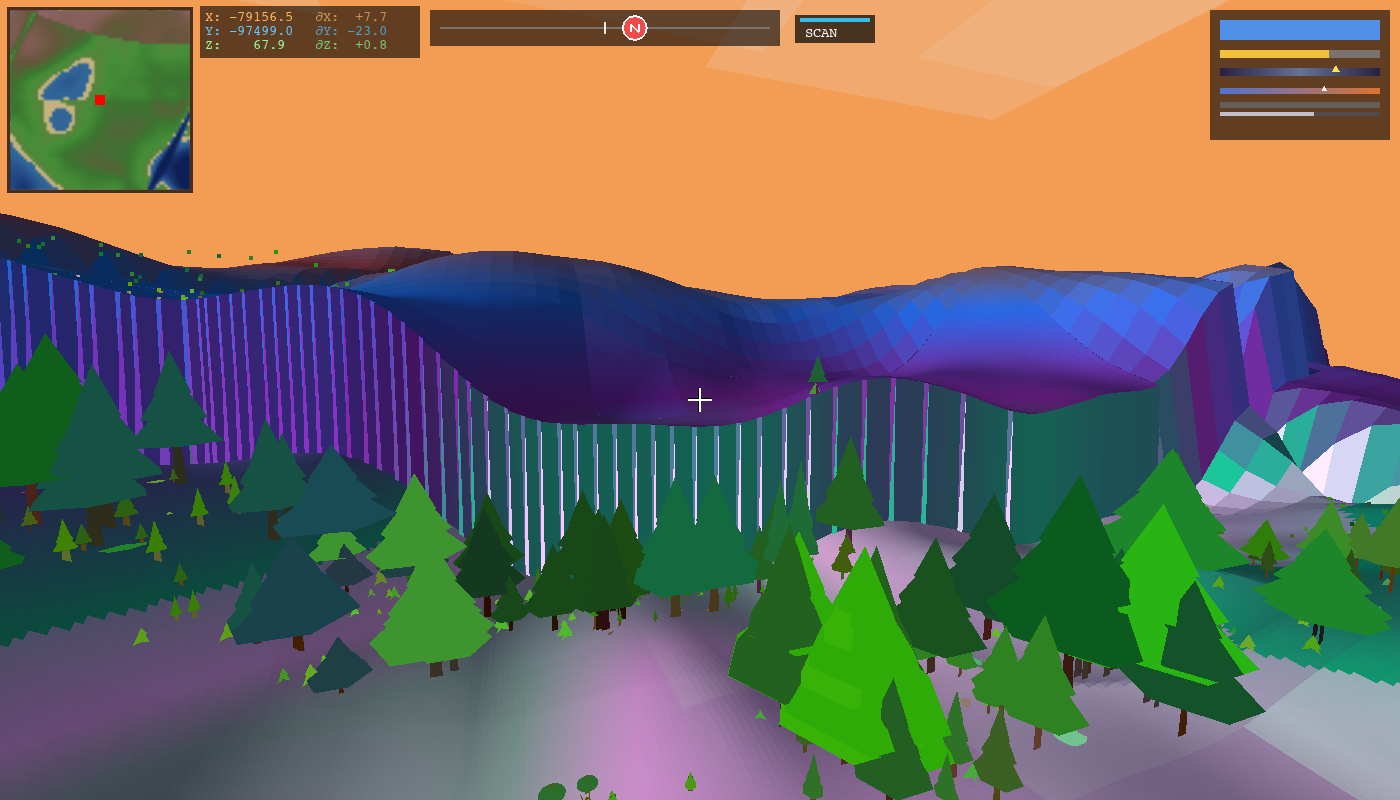Click the white tick on the heading slider
This screenshot has width=1400, height=800.
tap(603, 28)
